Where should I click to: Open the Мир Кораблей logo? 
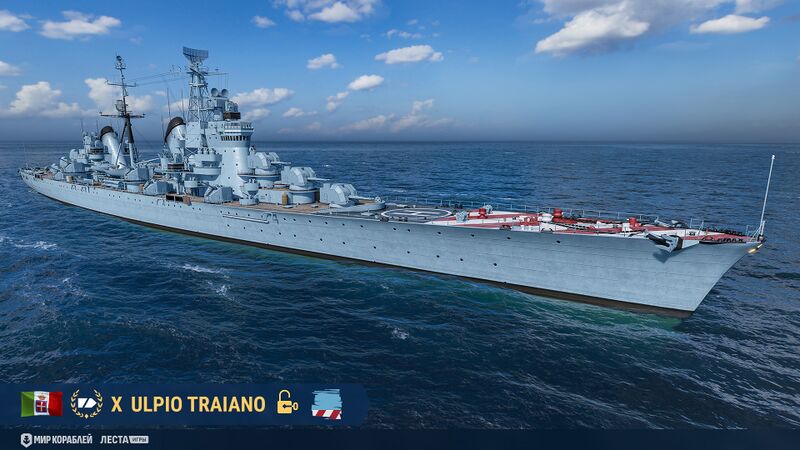[56, 439]
